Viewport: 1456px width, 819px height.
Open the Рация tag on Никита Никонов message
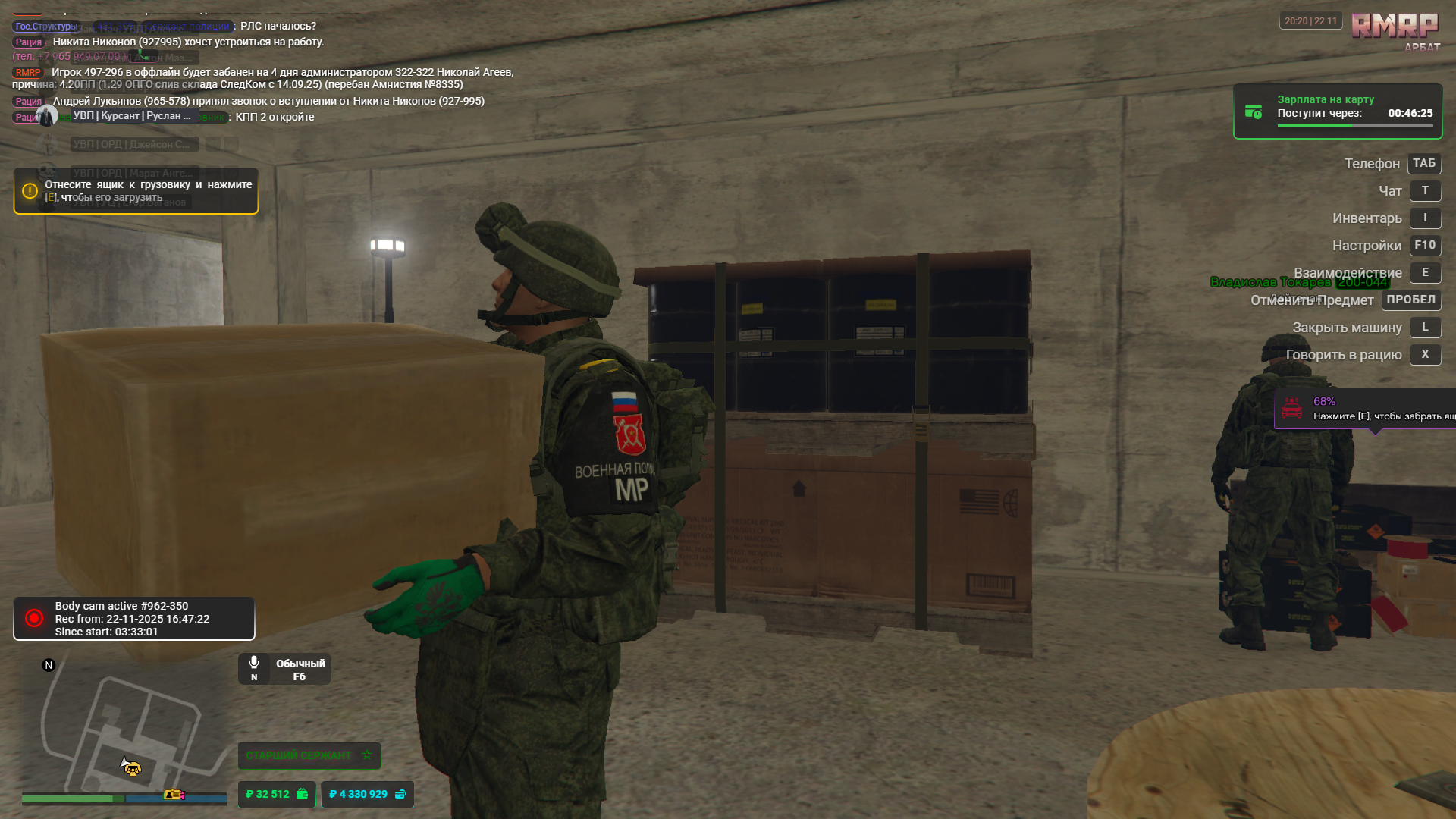click(29, 42)
